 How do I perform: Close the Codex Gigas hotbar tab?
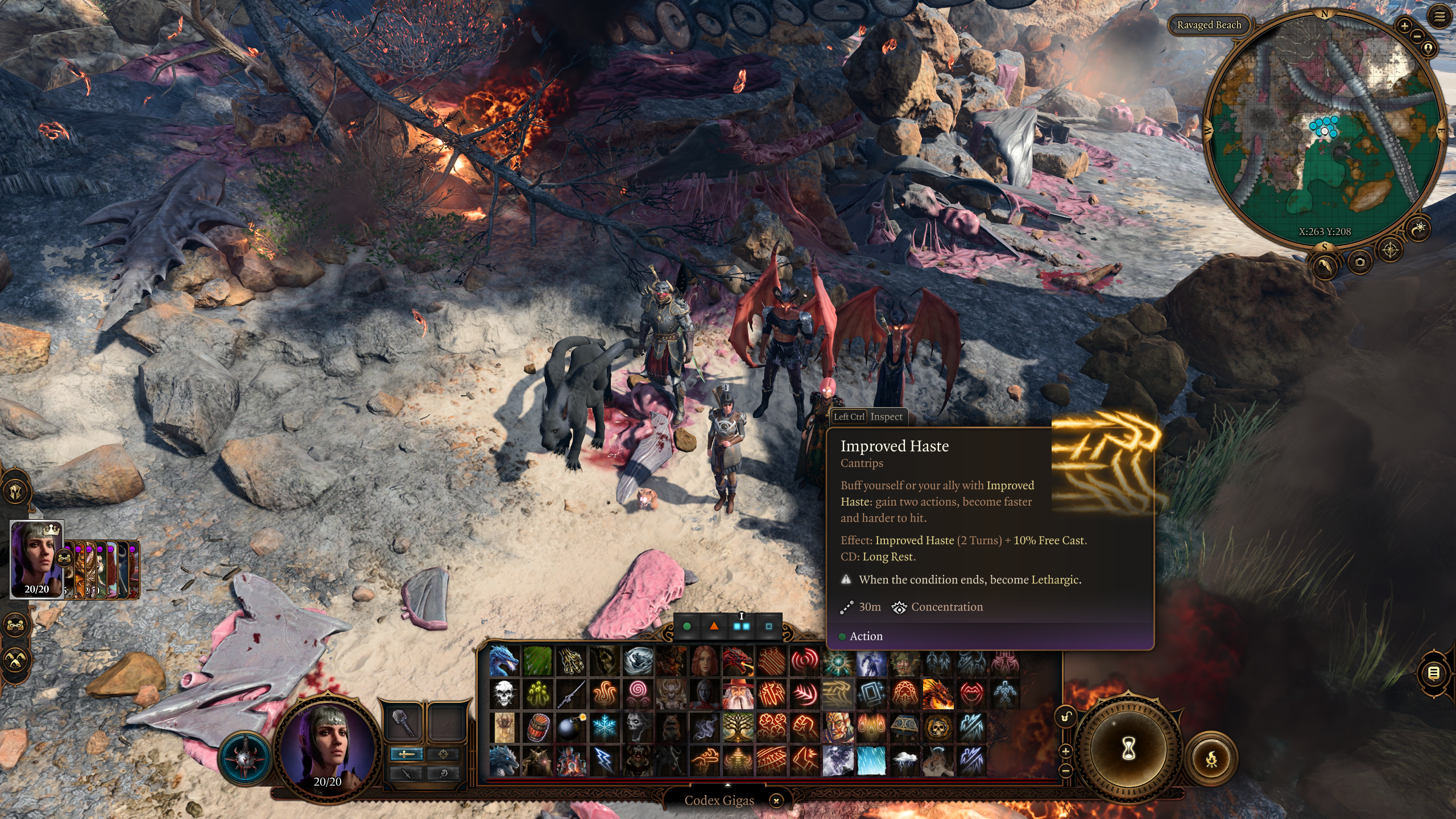tap(776, 801)
